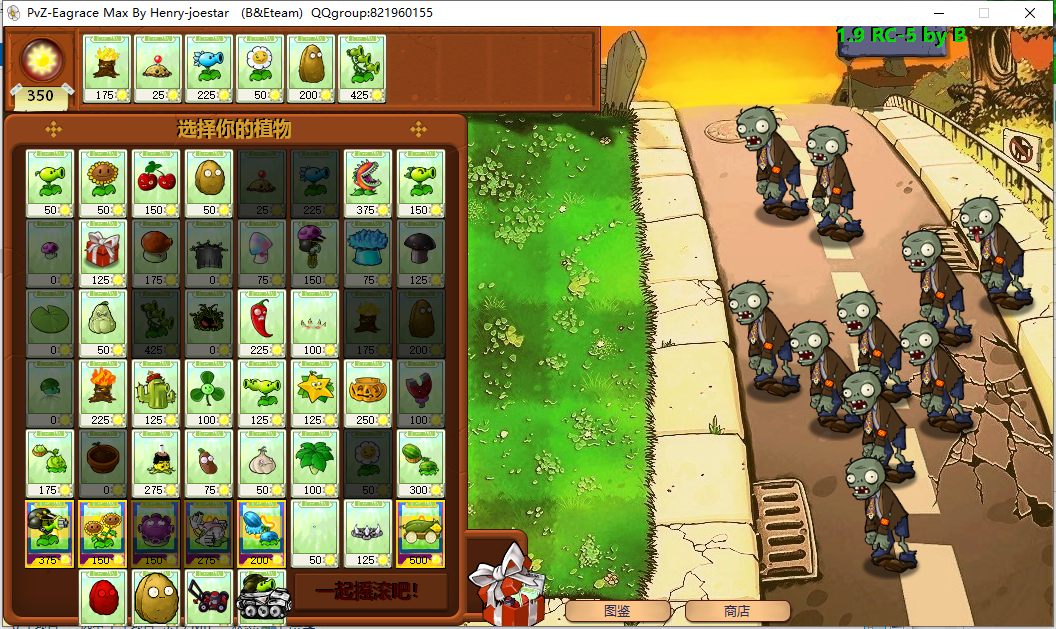This screenshot has width=1056, height=629.
Task: Pick the Melon-pult seed card
Action: coord(421,463)
